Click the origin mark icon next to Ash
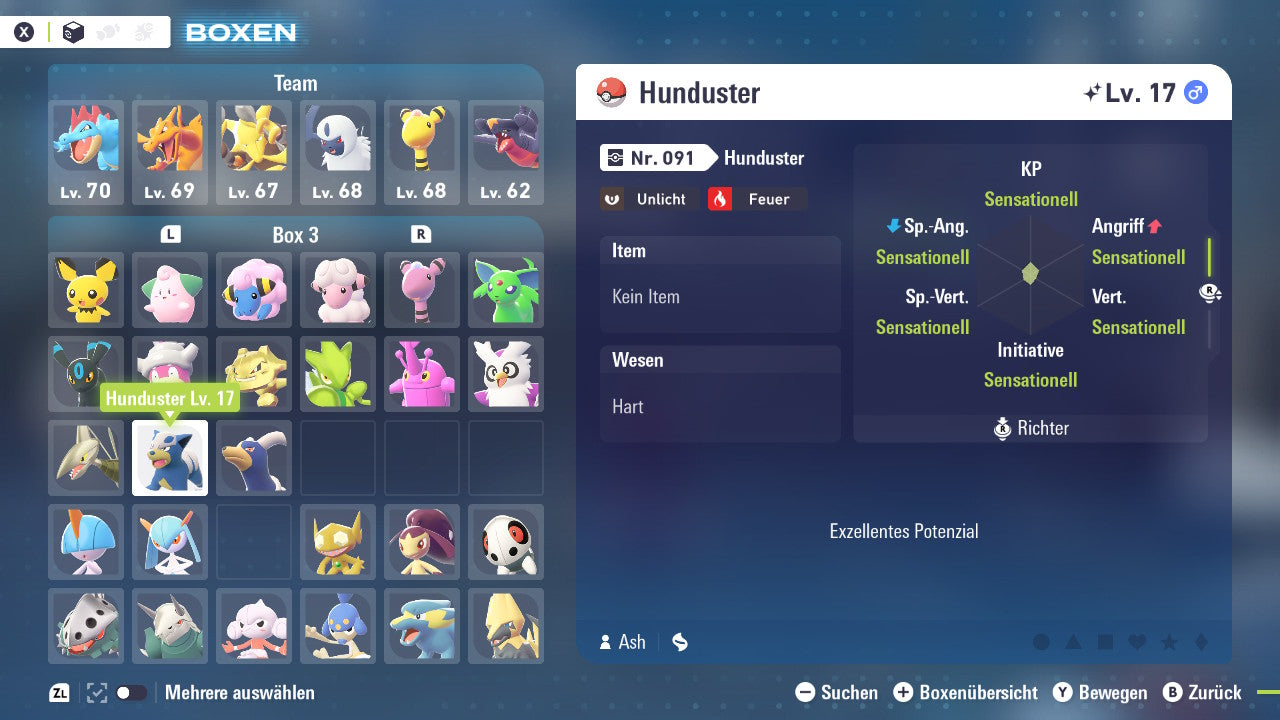The image size is (1280, 720). click(x=680, y=643)
